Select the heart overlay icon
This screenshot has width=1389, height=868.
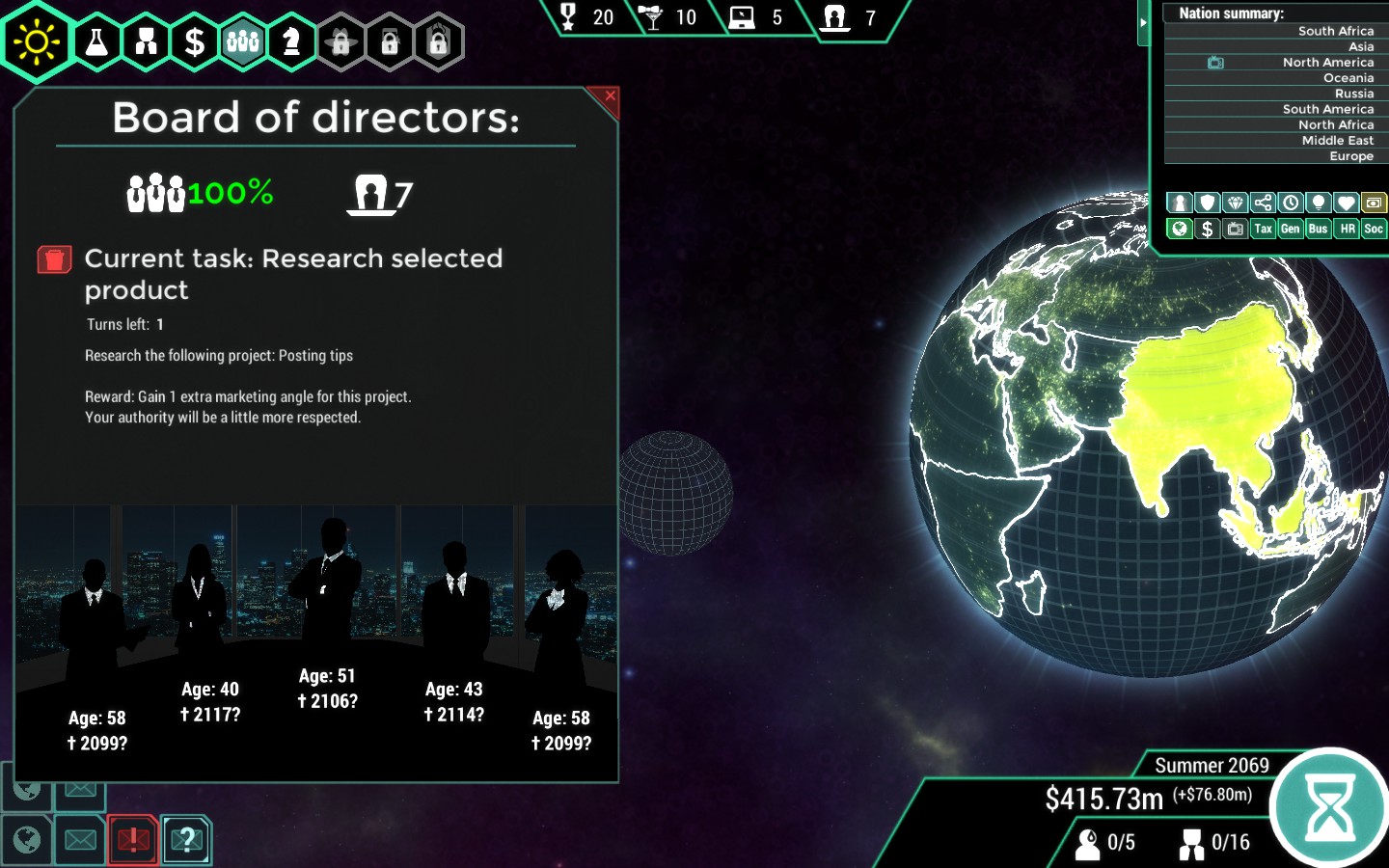click(1346, 203)
